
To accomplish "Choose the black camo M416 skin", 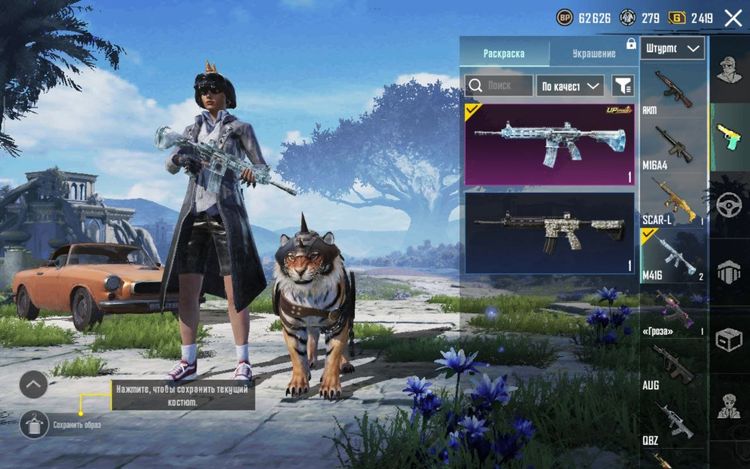I will 549,232.
